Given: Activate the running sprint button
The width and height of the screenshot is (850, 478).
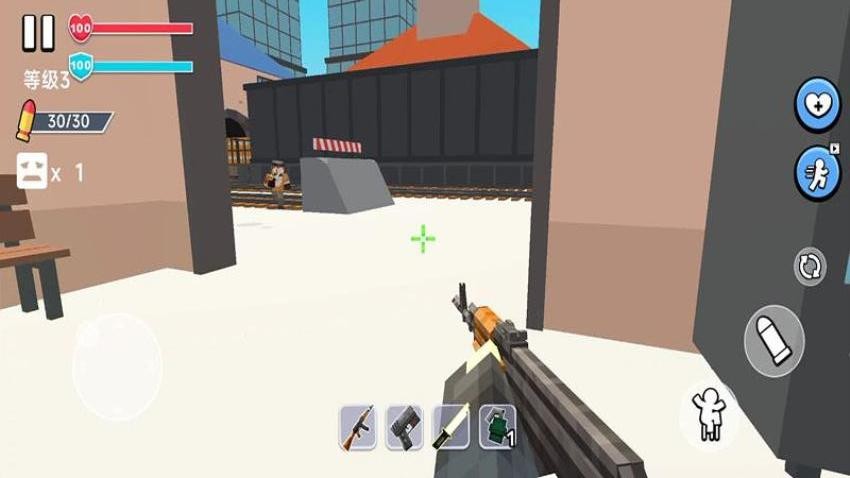Looking at the screenshot, I should coord(816,173).
